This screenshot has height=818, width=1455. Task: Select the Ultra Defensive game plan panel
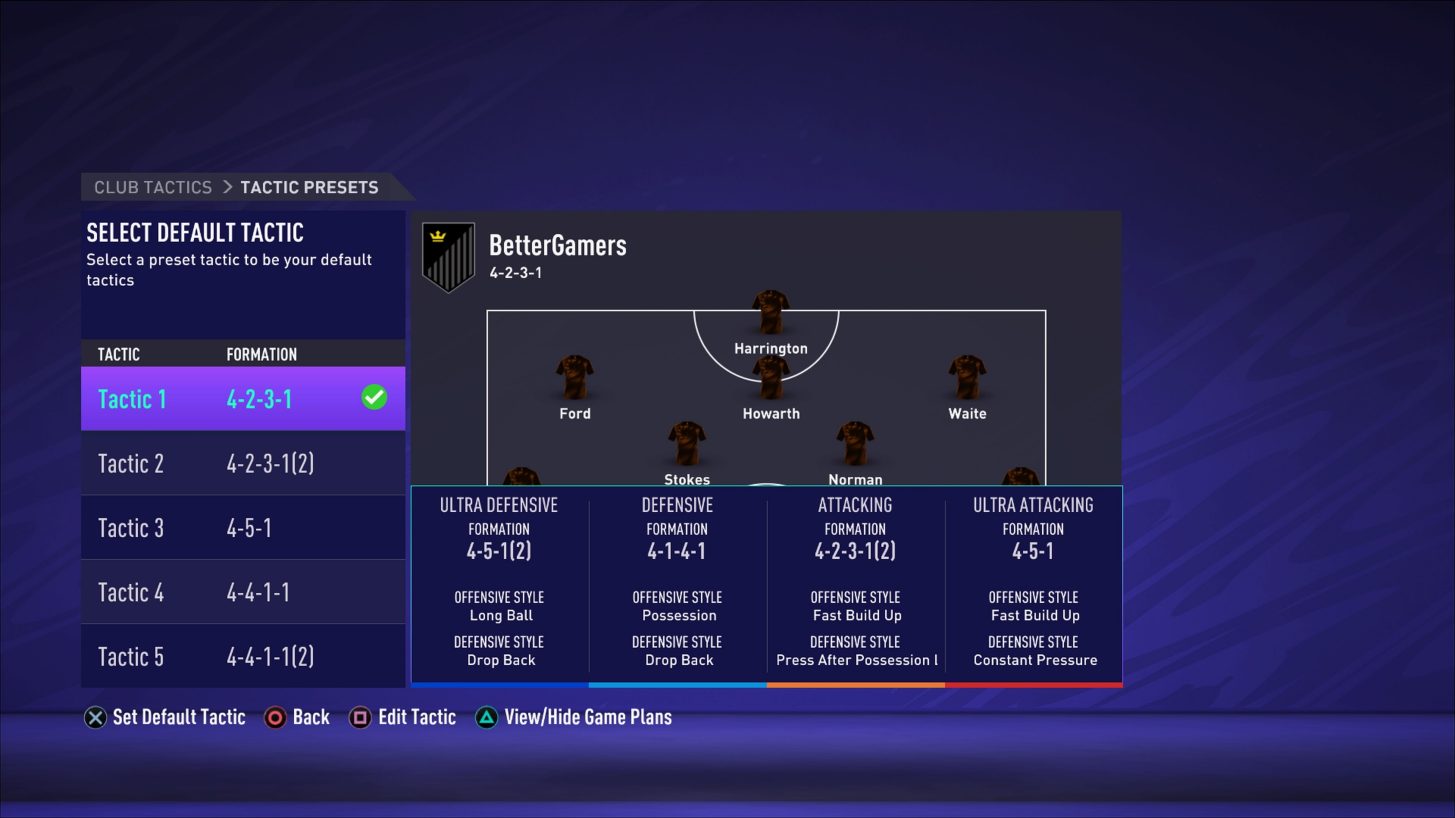click(x=500, y=583)
